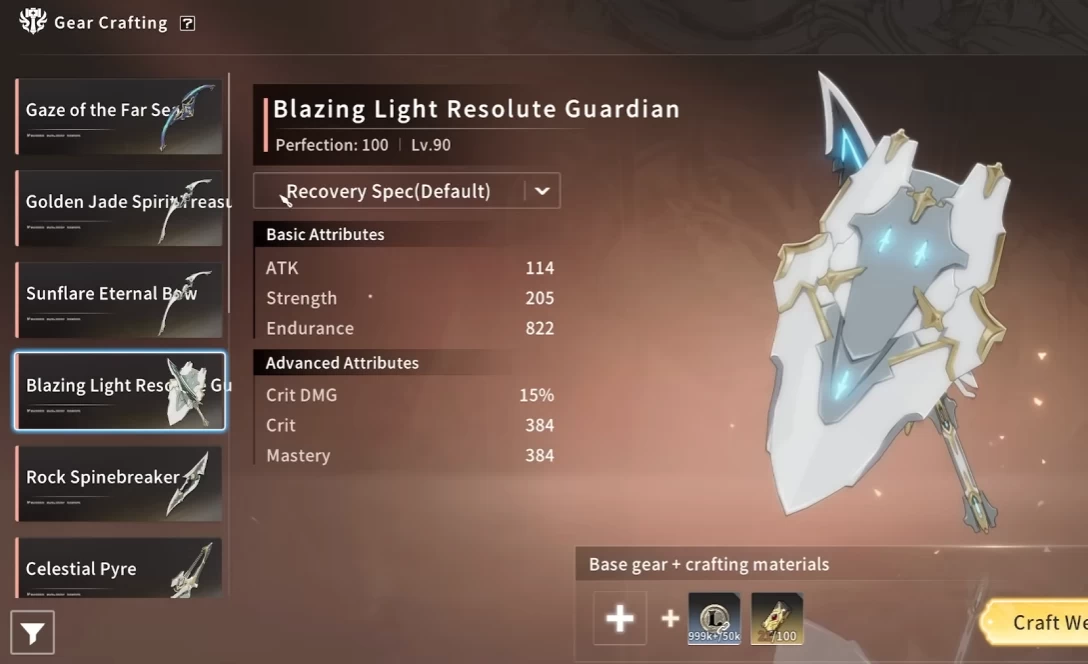Pick Blazing Light Resolute Guardian entry
The width and height of the screenshot is (1088, 664).
tap(119, 391)
